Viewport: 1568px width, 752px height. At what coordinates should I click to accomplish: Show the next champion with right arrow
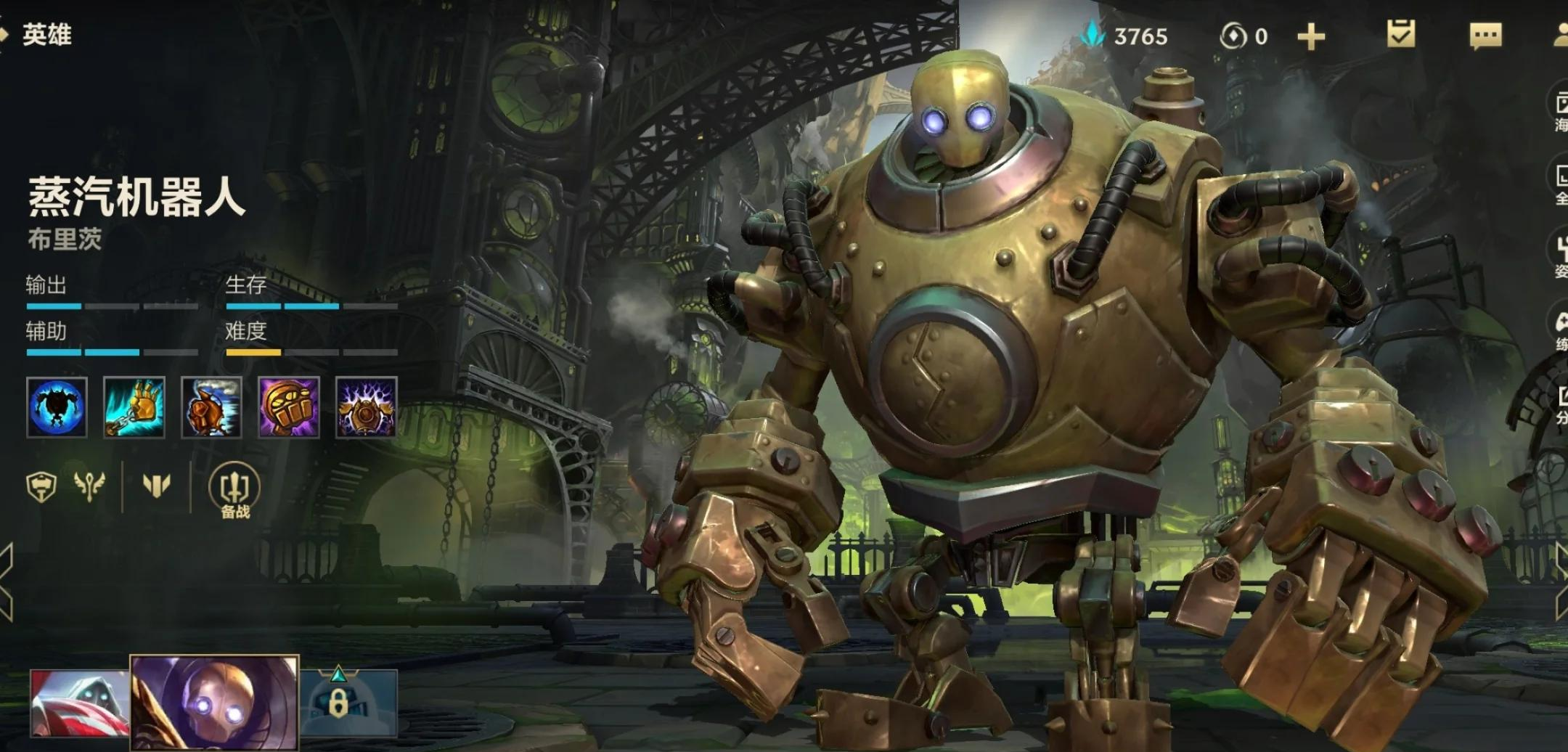pyautogui.click(x=1561, y=582)
